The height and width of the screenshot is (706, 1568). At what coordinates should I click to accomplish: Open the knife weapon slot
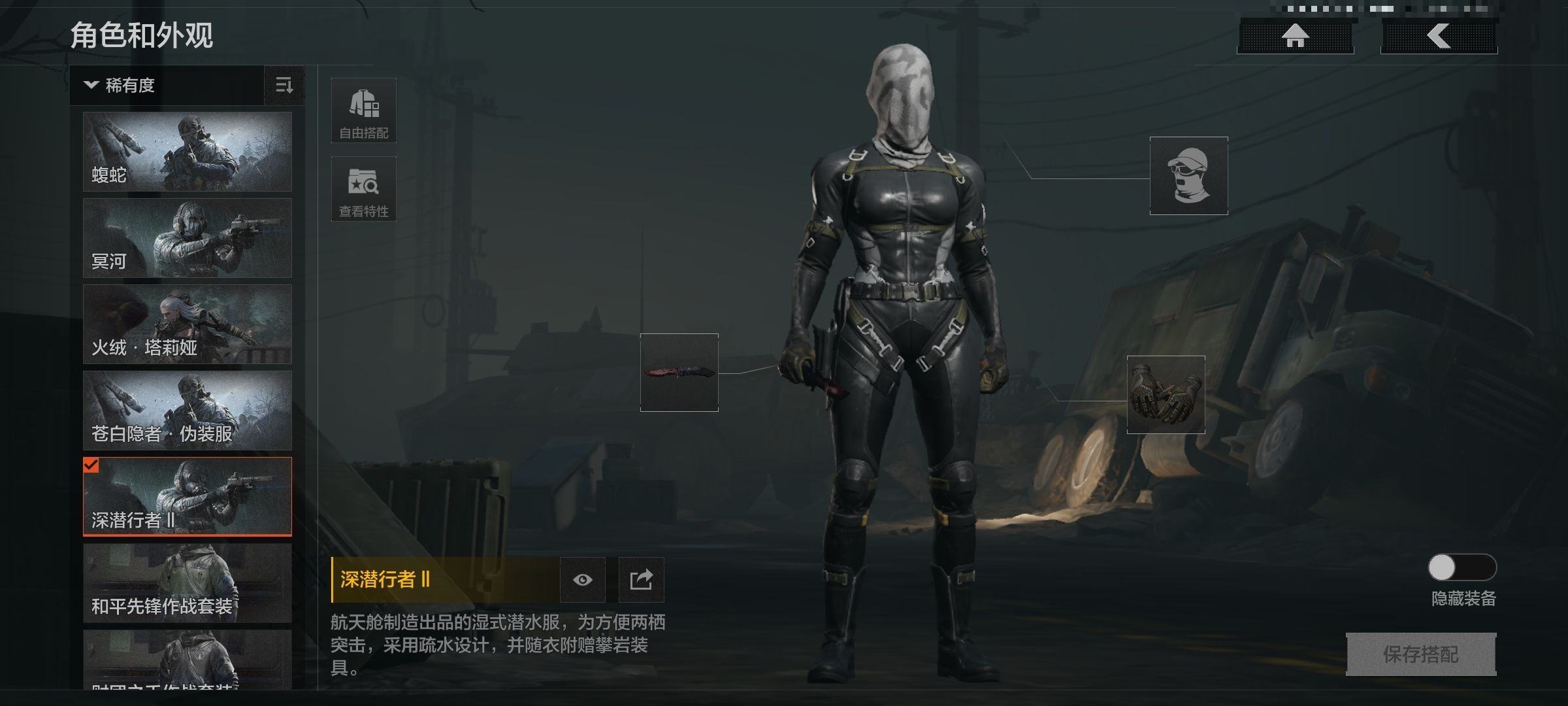679,373
